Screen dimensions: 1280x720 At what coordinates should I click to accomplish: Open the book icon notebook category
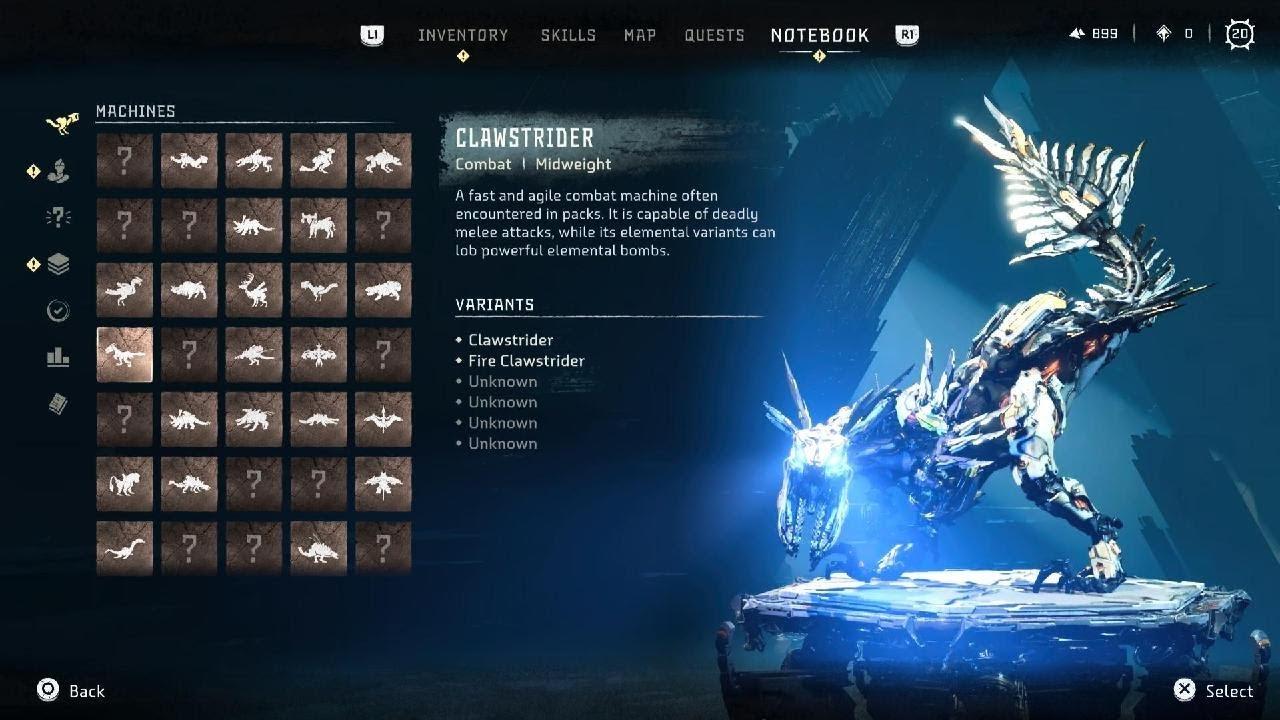tap(58, 404)
